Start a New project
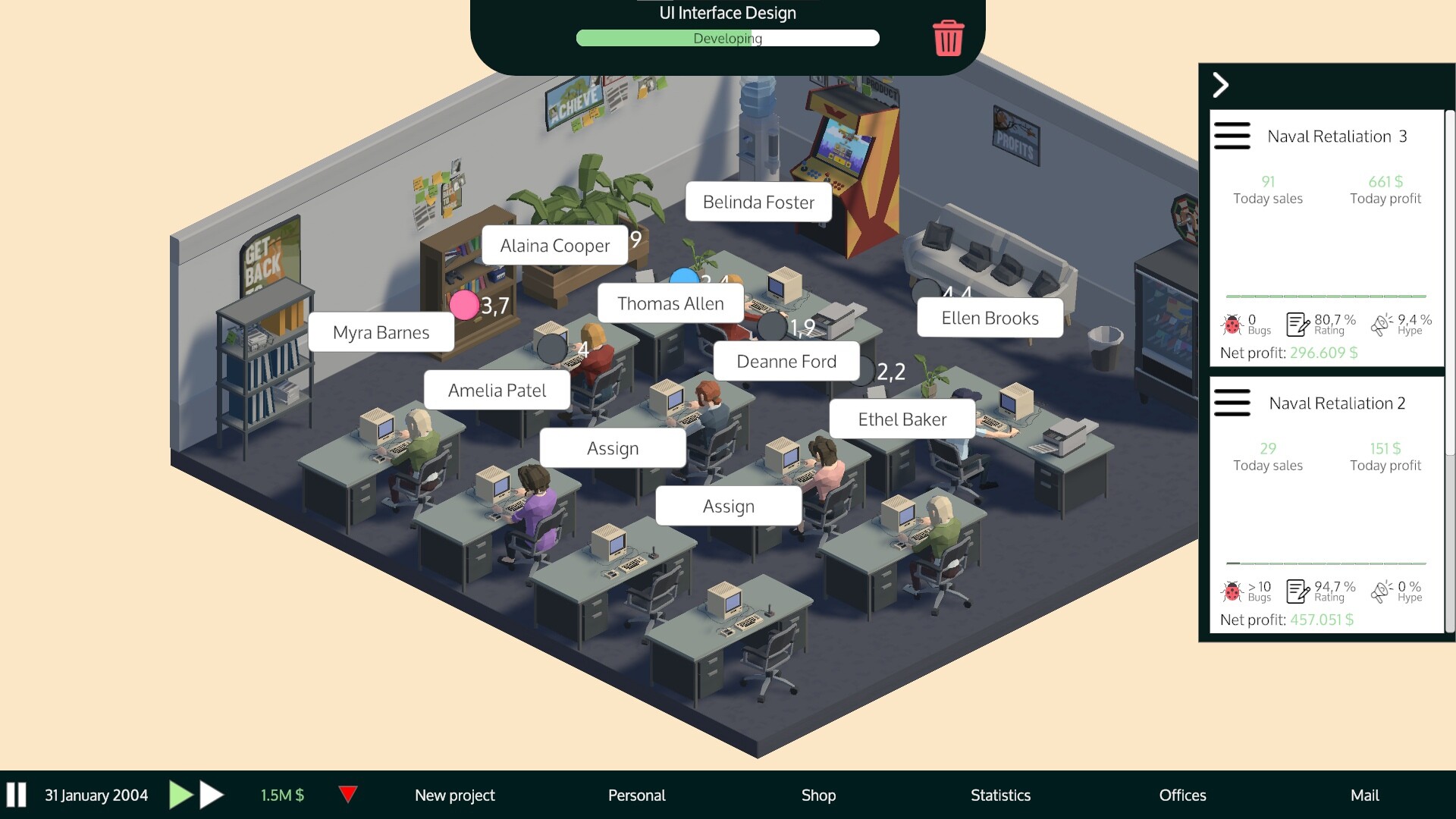1456x819 pixels. coord(453,795)
